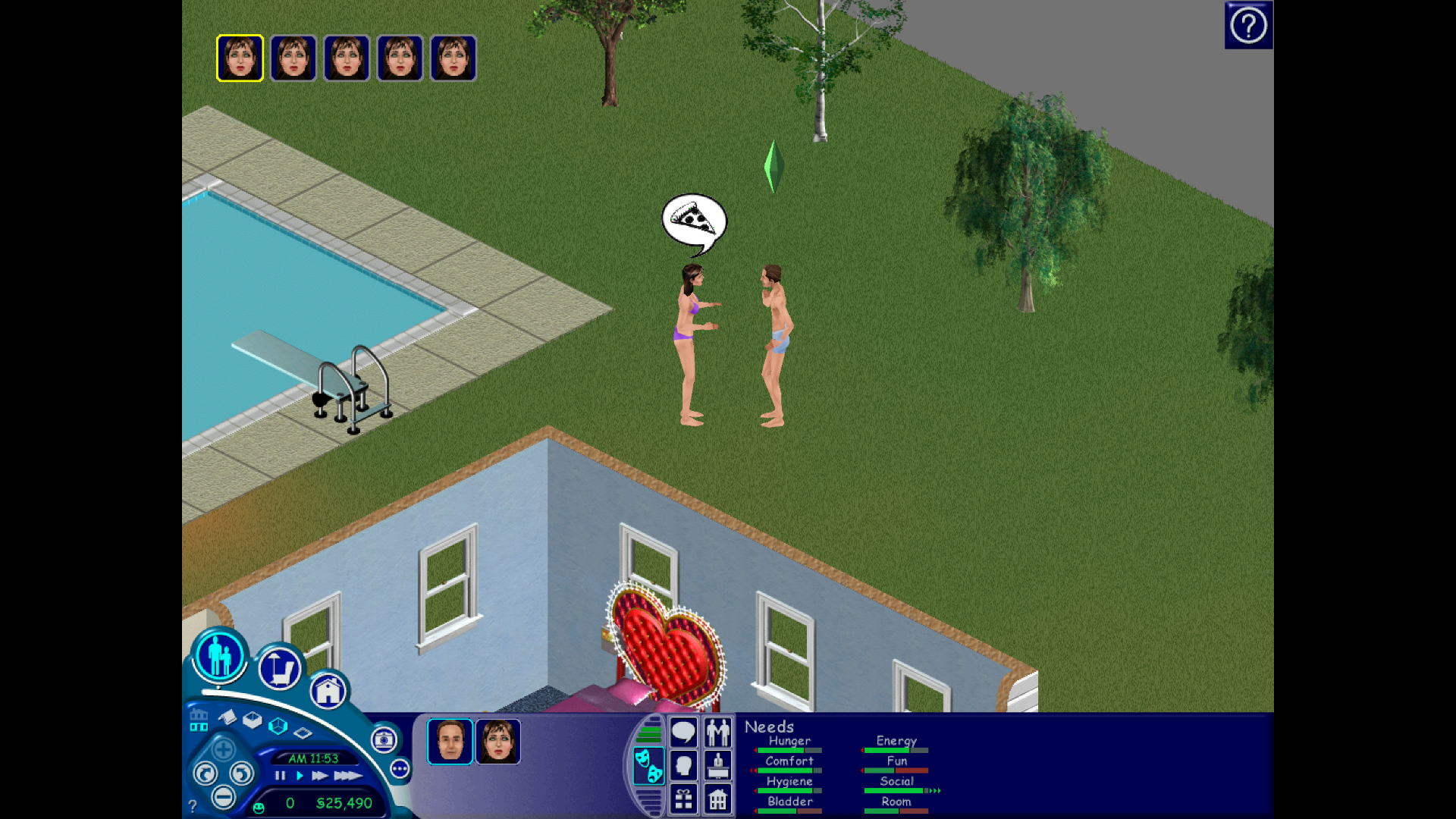Screen dimensions: 1456x819
Task: Rotate the view clockwise
Action: [x=241, y=773]
